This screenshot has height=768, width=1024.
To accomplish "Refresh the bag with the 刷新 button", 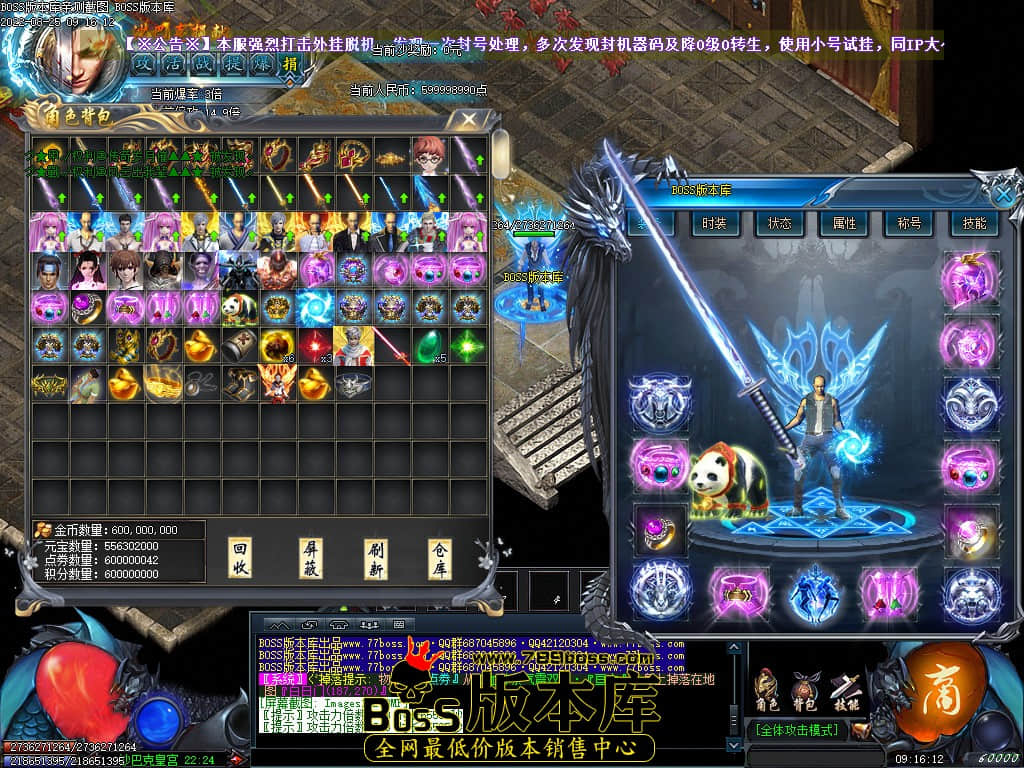I will coord(376,558).
